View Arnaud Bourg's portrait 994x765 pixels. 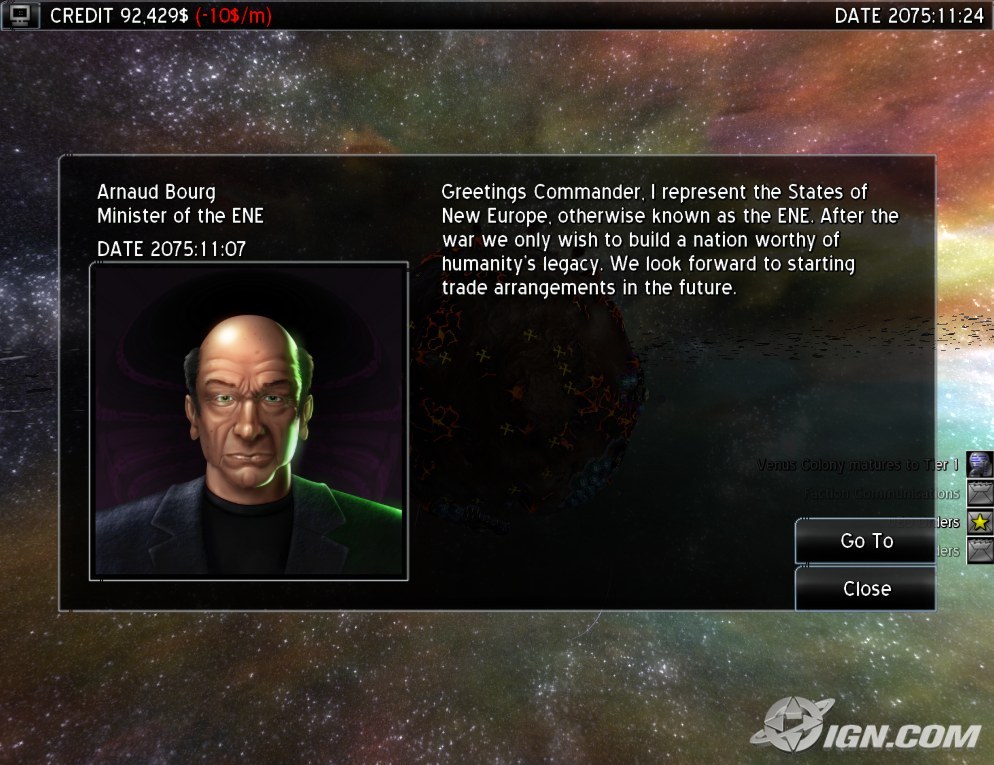tap(249, 421)
